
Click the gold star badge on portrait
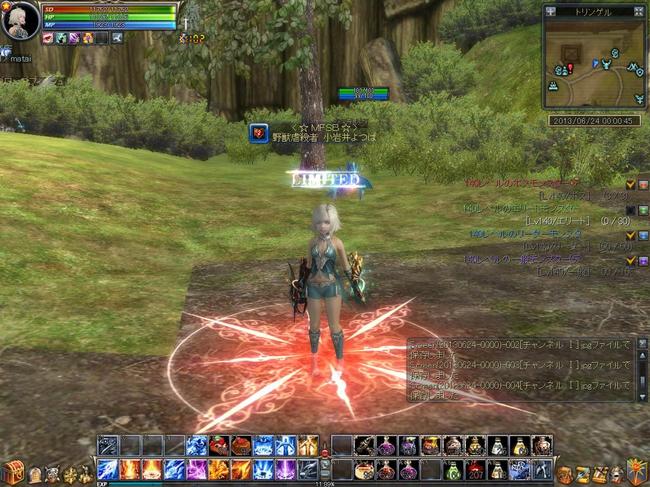point(5,5)
